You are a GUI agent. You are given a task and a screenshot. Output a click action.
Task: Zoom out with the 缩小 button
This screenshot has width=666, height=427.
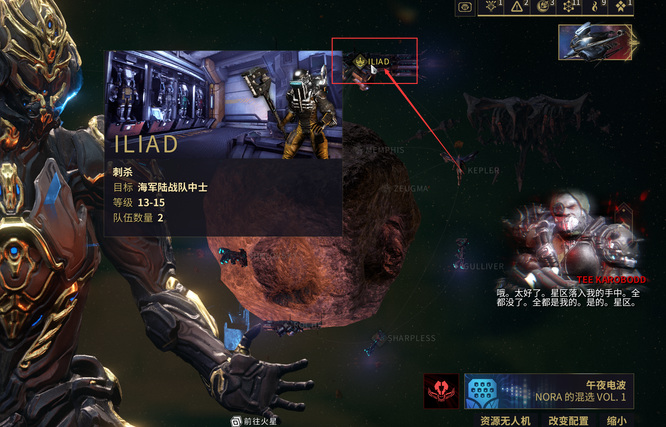[x=616, y=420]
